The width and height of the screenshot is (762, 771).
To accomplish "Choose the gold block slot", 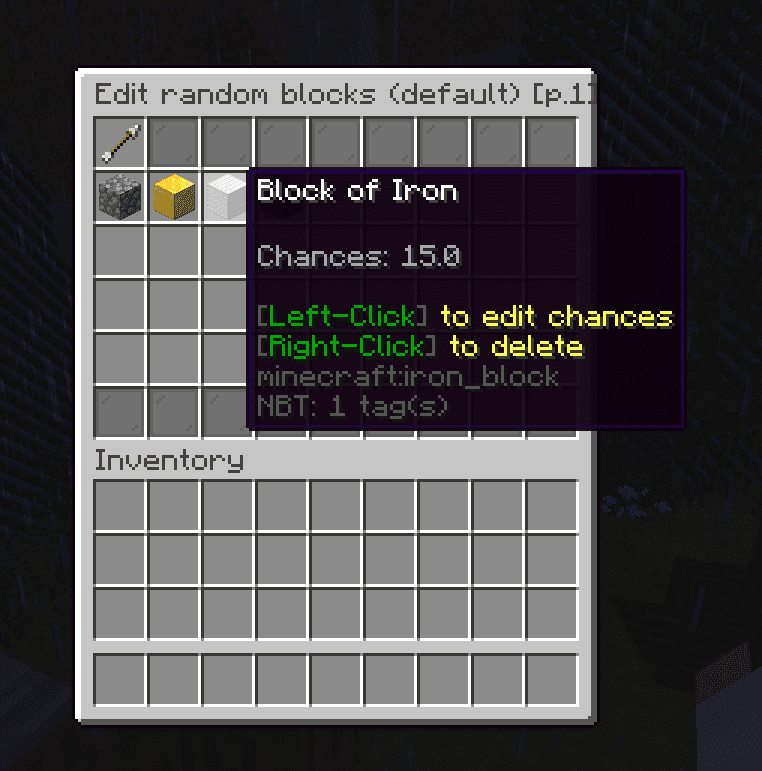I will point(173,197).
